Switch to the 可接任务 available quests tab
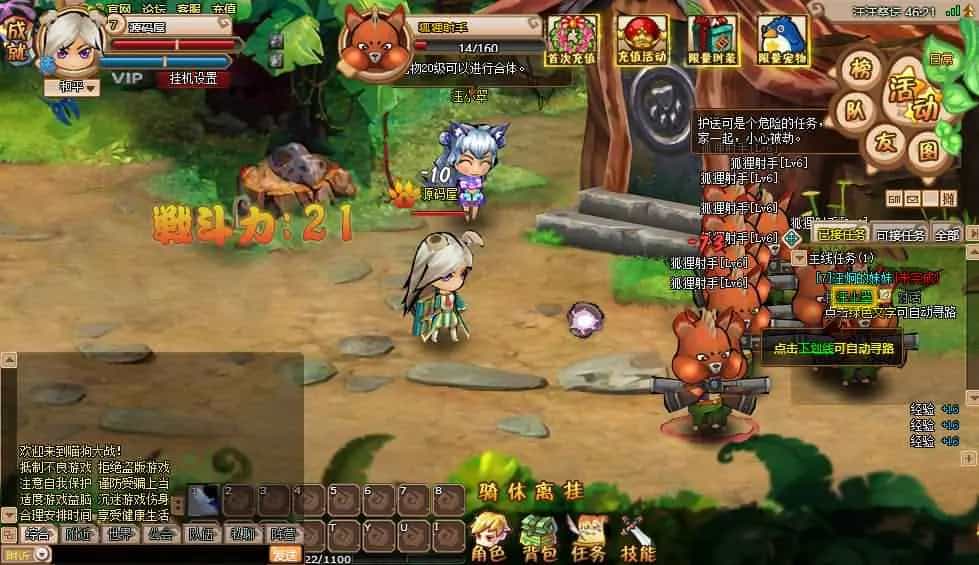The width and height of the screenshot is (979, 565). [x=900, y=235]
